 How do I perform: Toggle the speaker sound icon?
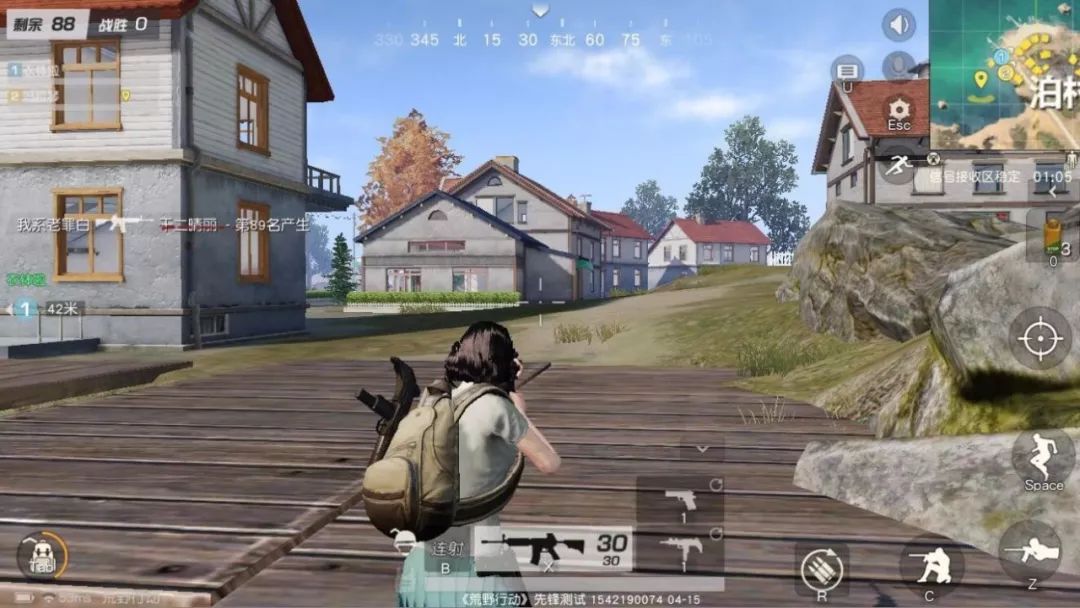click(x=899, y=25)
